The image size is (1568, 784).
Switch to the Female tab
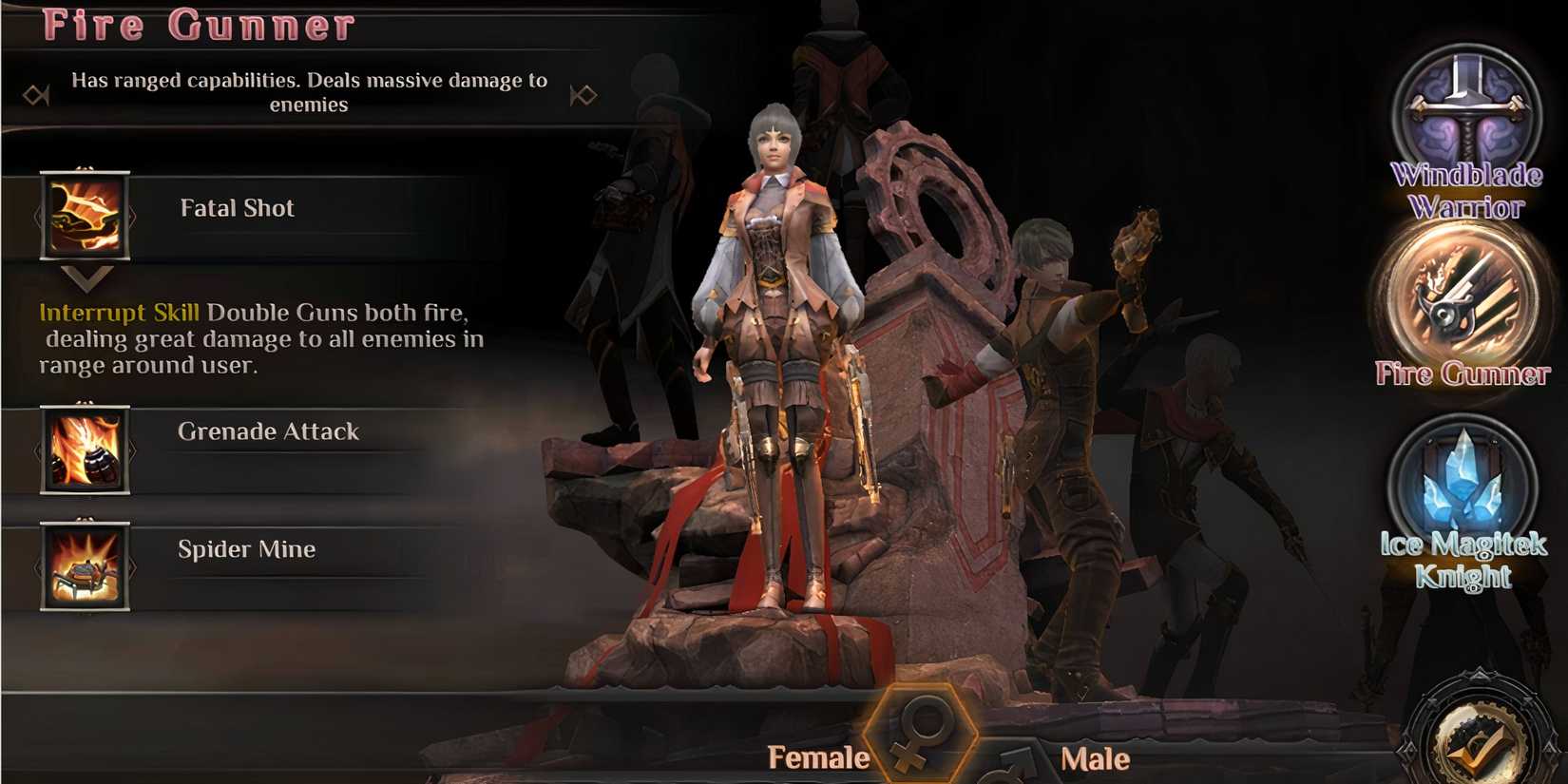(x=819, y=757)
